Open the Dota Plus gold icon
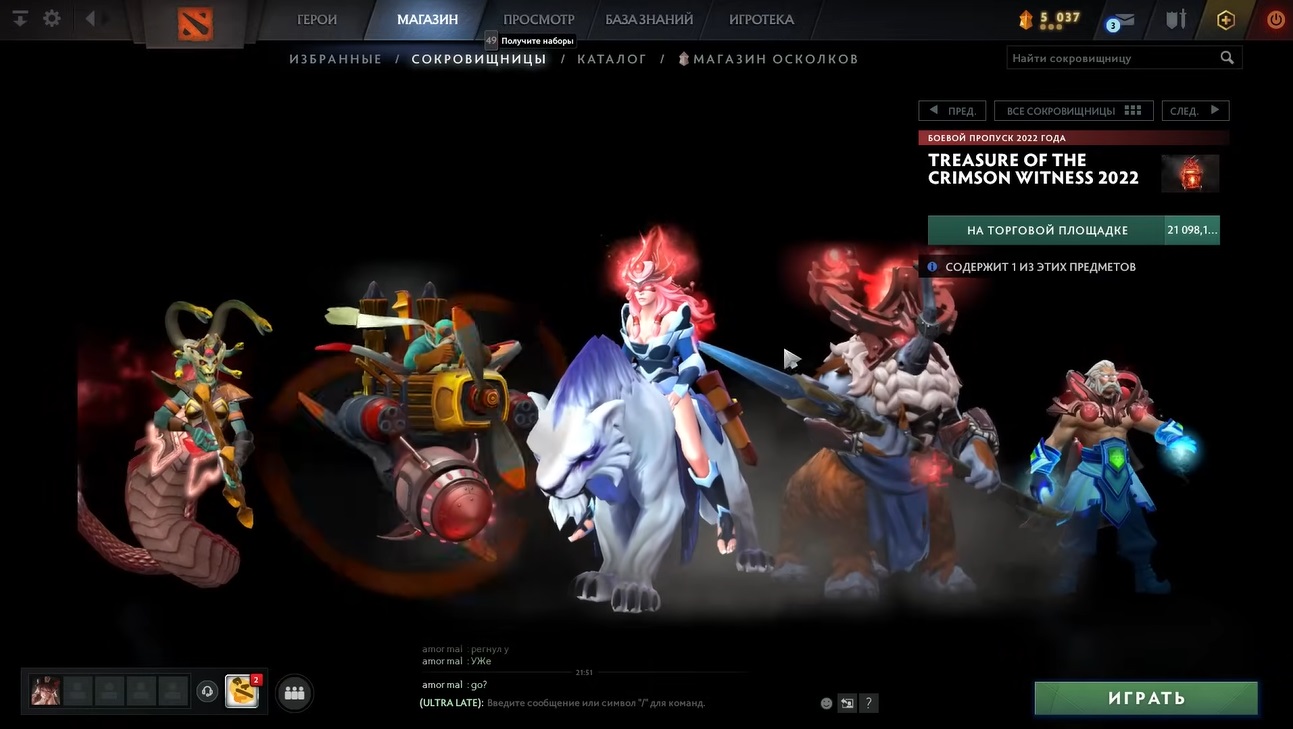 point(1226,19)
